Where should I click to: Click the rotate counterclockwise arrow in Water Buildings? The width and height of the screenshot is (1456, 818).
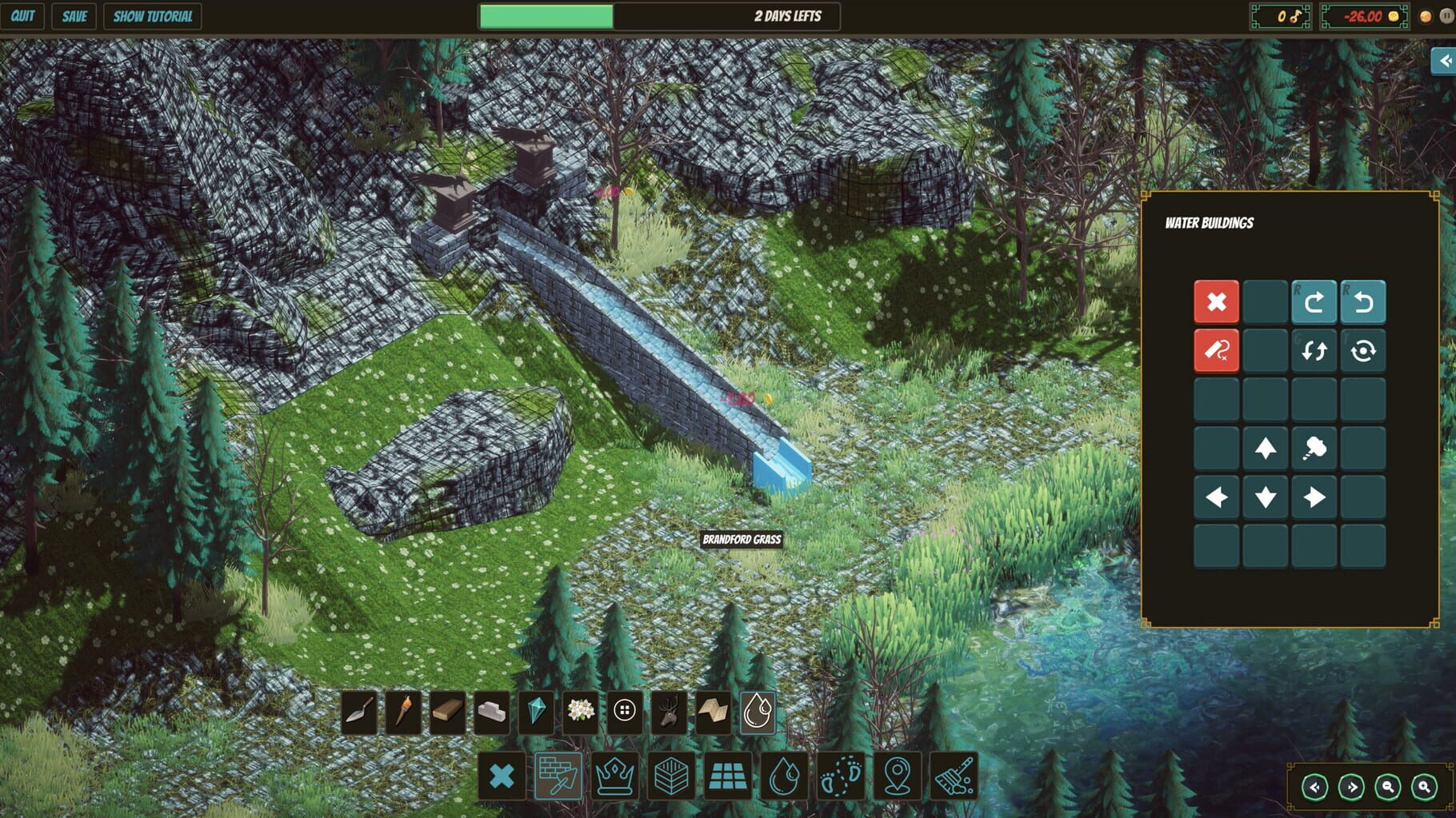(1362, 302)
